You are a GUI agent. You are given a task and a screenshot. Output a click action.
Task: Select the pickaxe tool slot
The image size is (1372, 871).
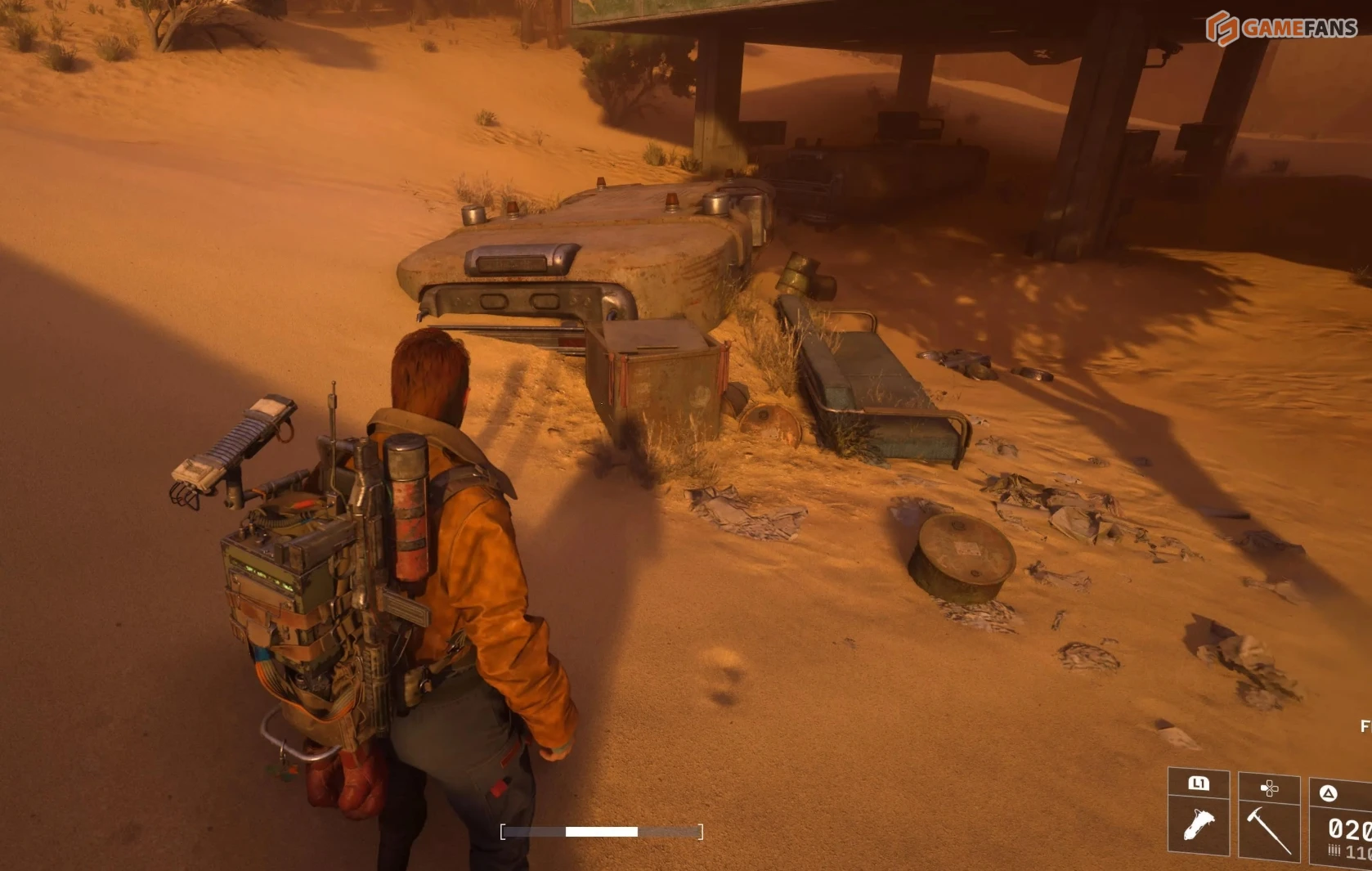1268,826
